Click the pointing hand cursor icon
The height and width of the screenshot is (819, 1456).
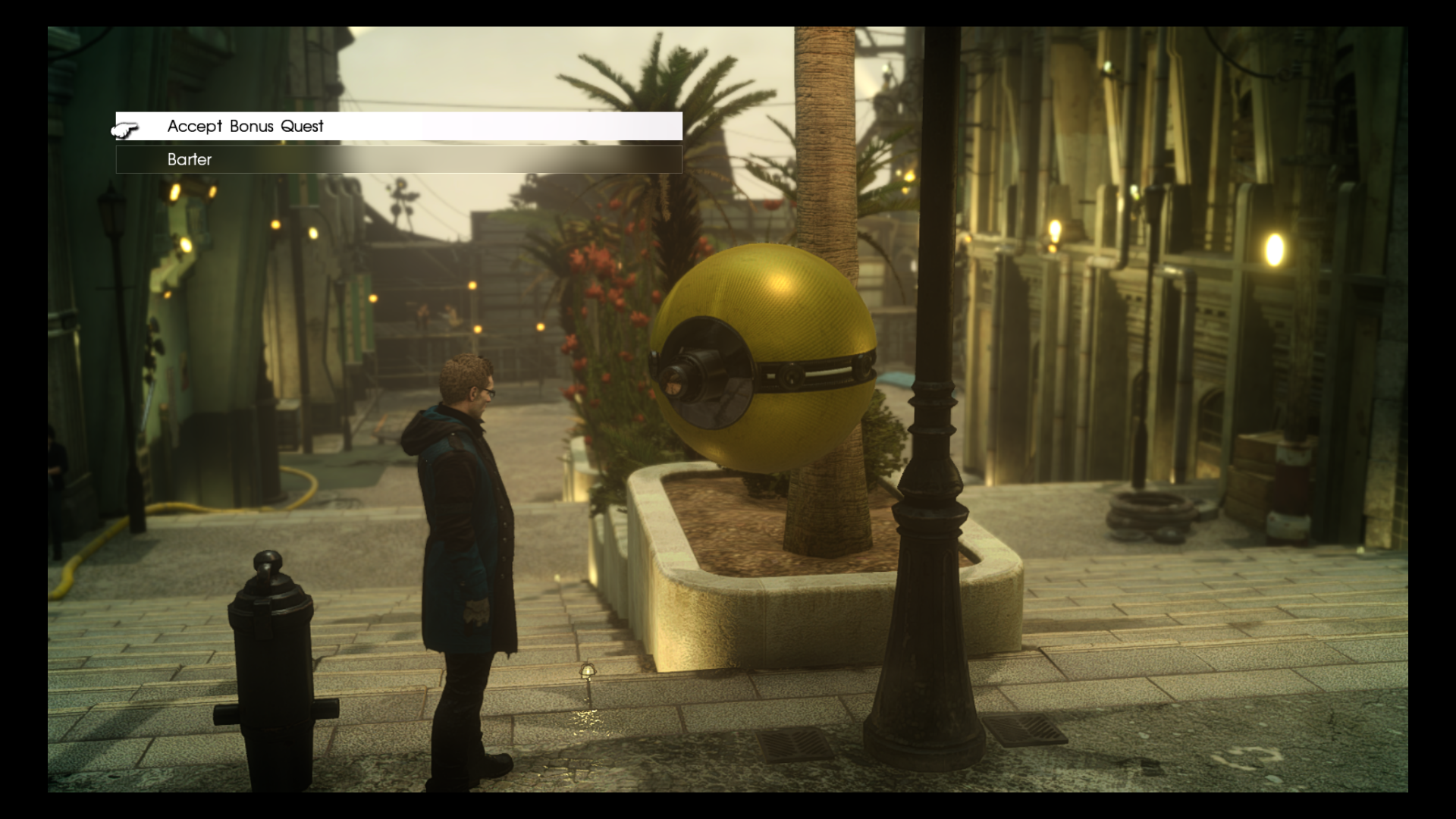[x=127, y=129]
